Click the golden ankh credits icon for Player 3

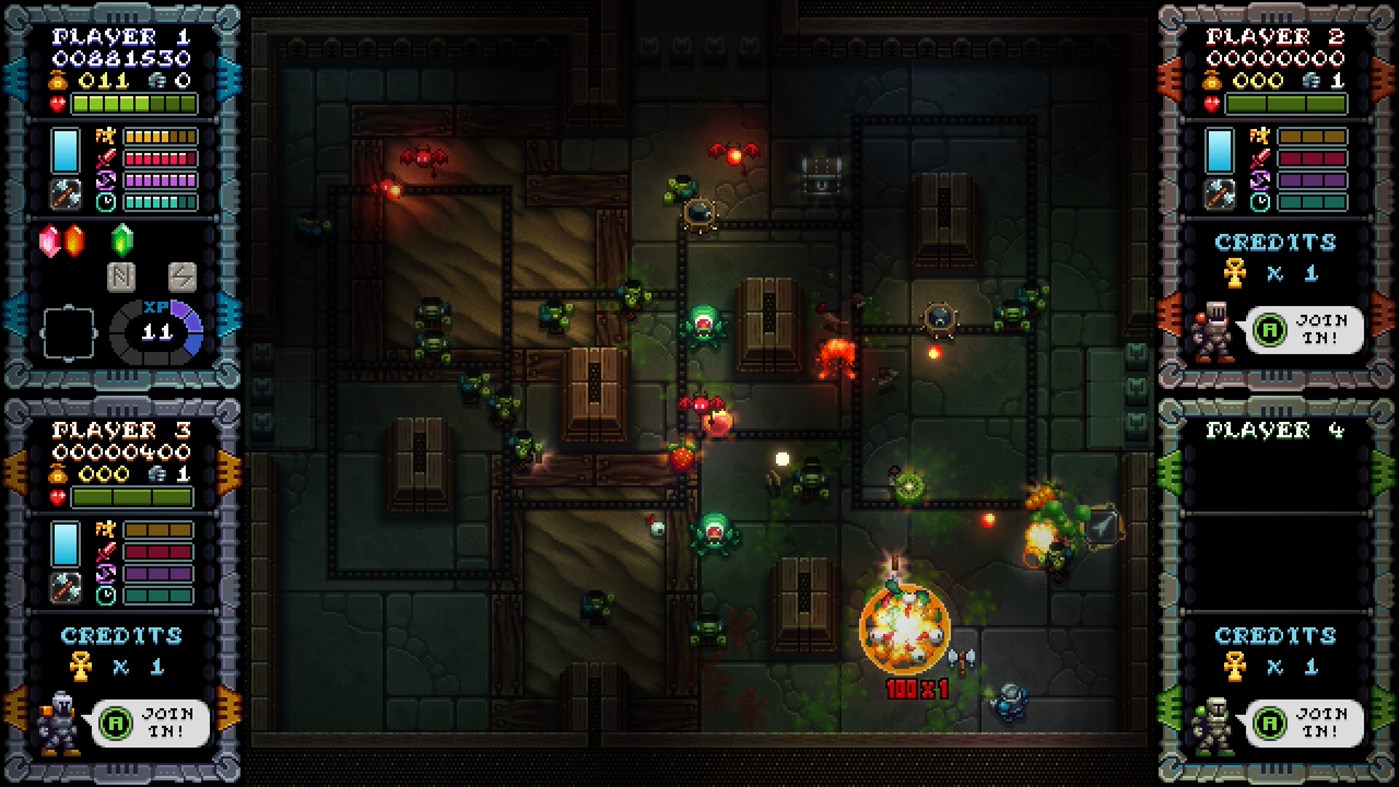80,668
